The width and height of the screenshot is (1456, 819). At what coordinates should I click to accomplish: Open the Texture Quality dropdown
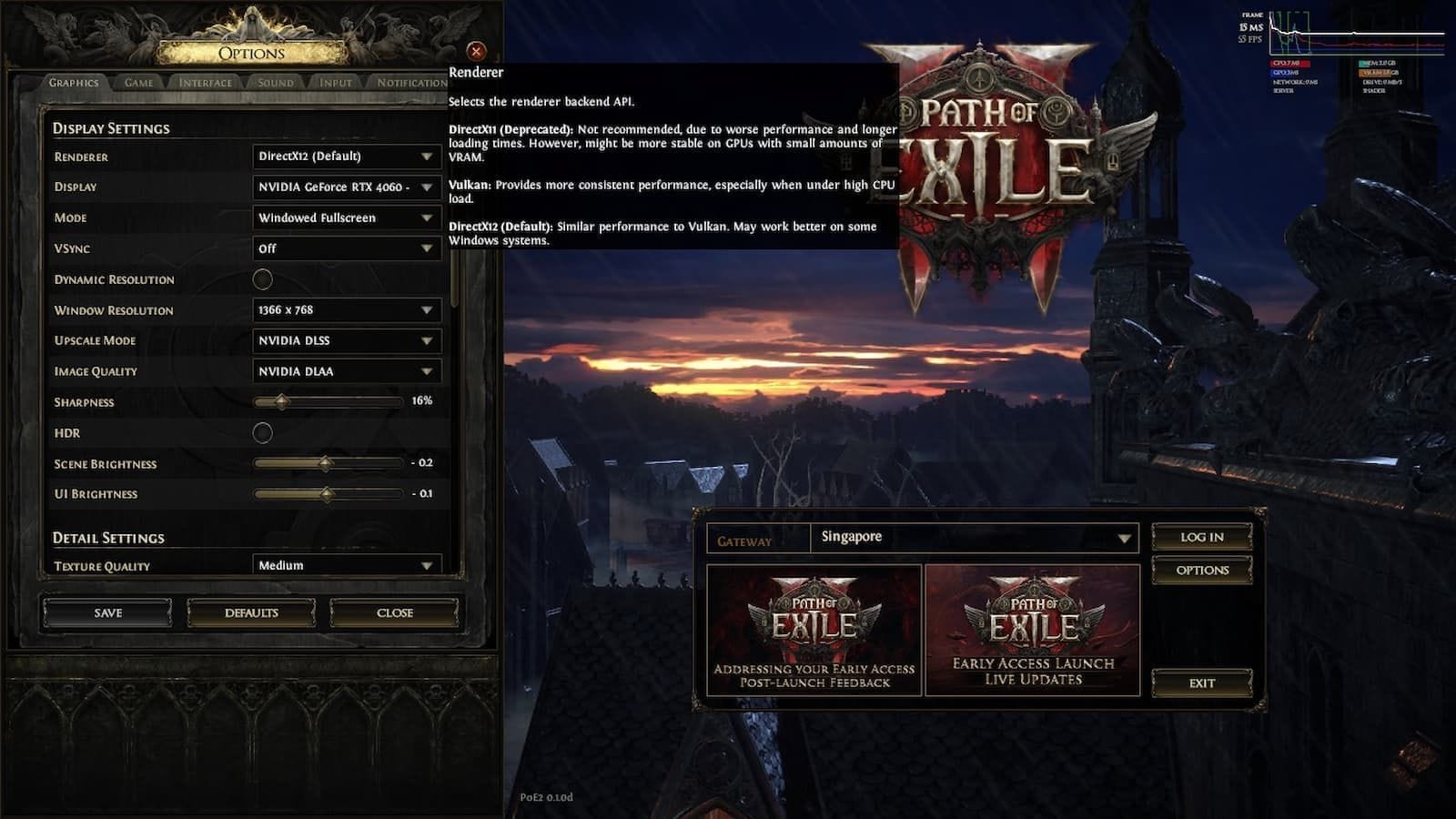point(346,565)
